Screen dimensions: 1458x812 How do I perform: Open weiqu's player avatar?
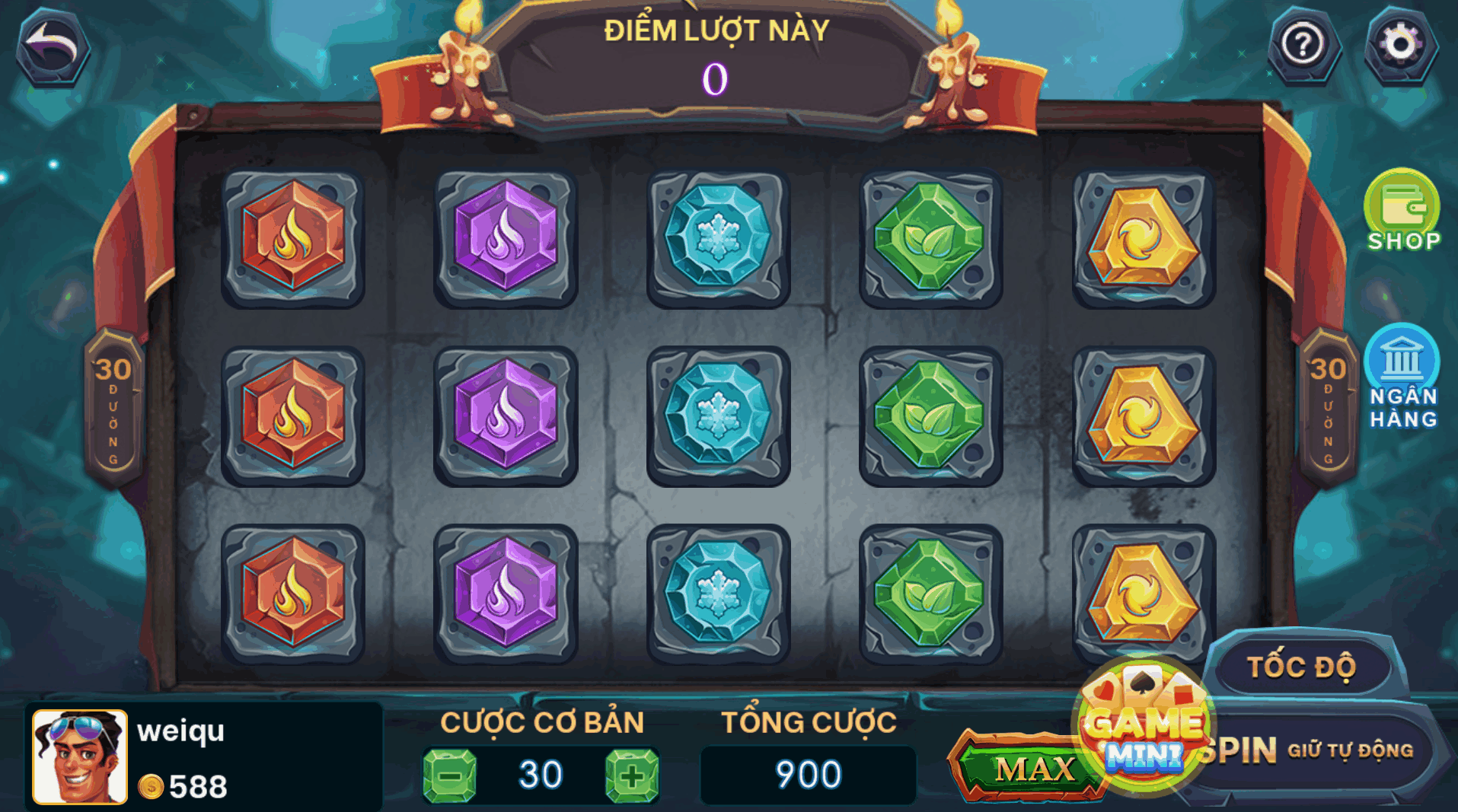pyautogui.click(x=79, y=756)
